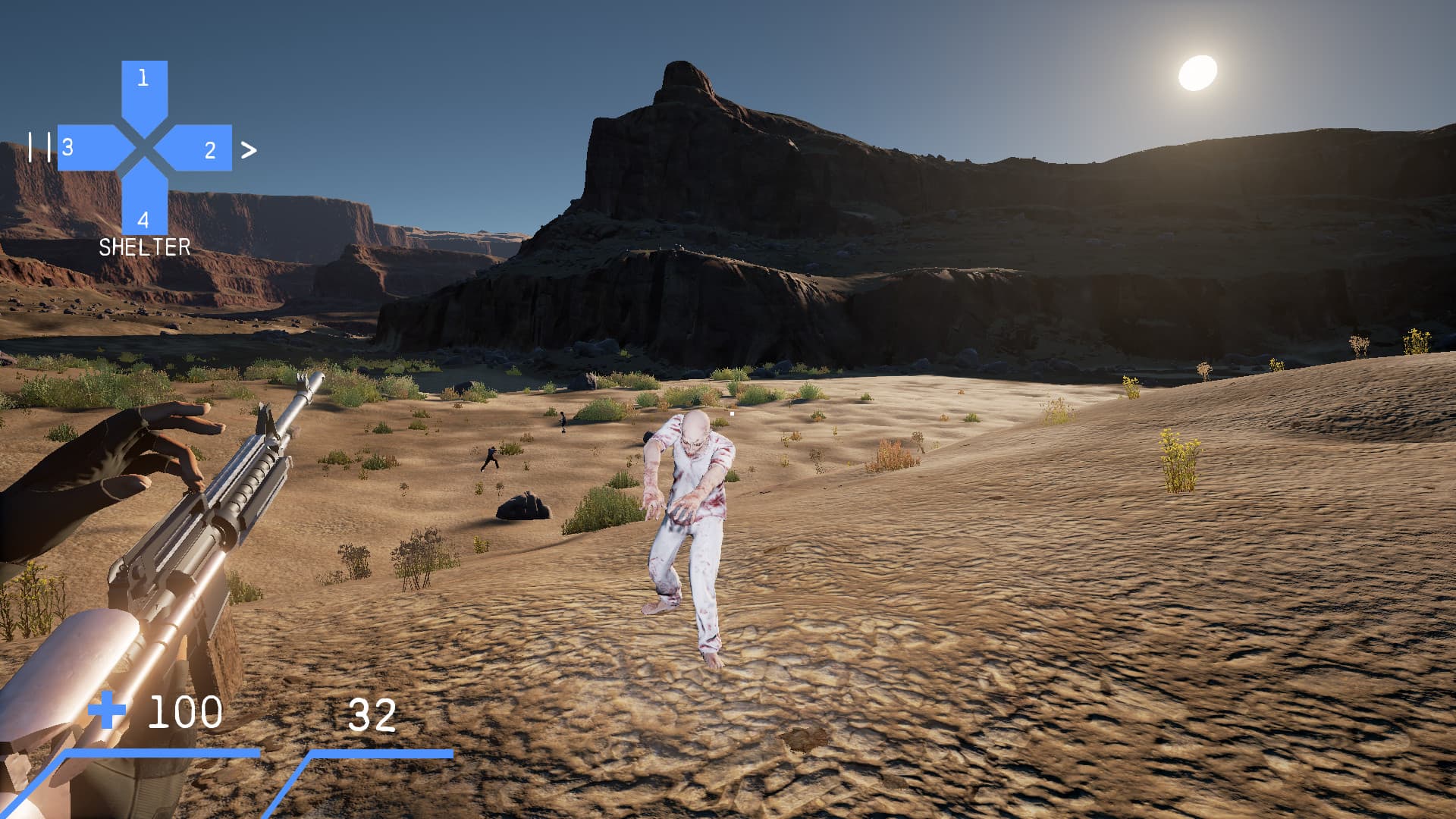
Task: Click the distant running soldier
Action: coord(489,457)
